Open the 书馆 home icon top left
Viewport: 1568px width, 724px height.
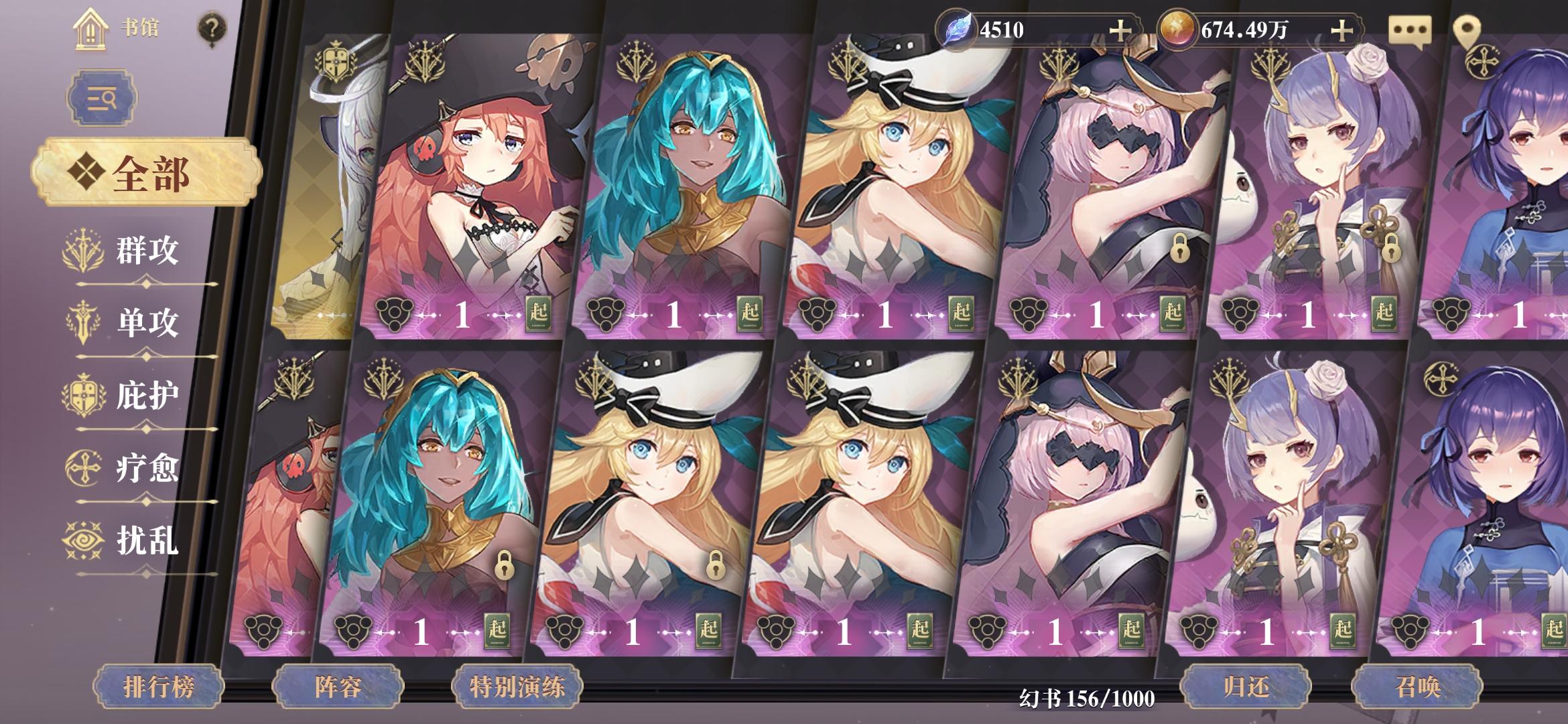90,28
